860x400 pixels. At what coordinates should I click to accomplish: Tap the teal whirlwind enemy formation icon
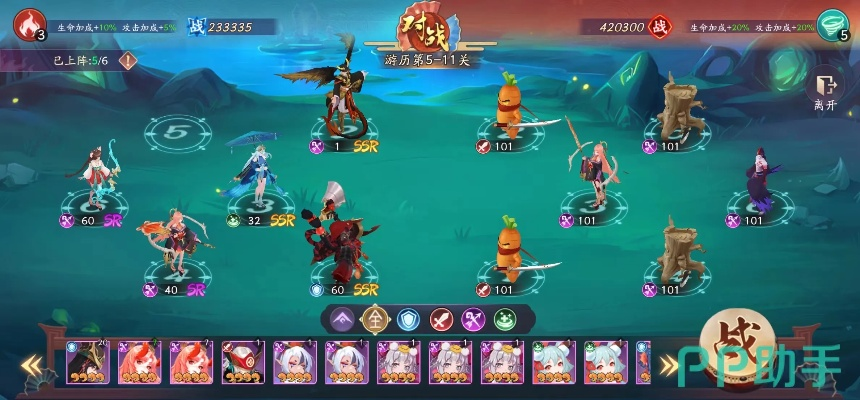pos(831,24)
